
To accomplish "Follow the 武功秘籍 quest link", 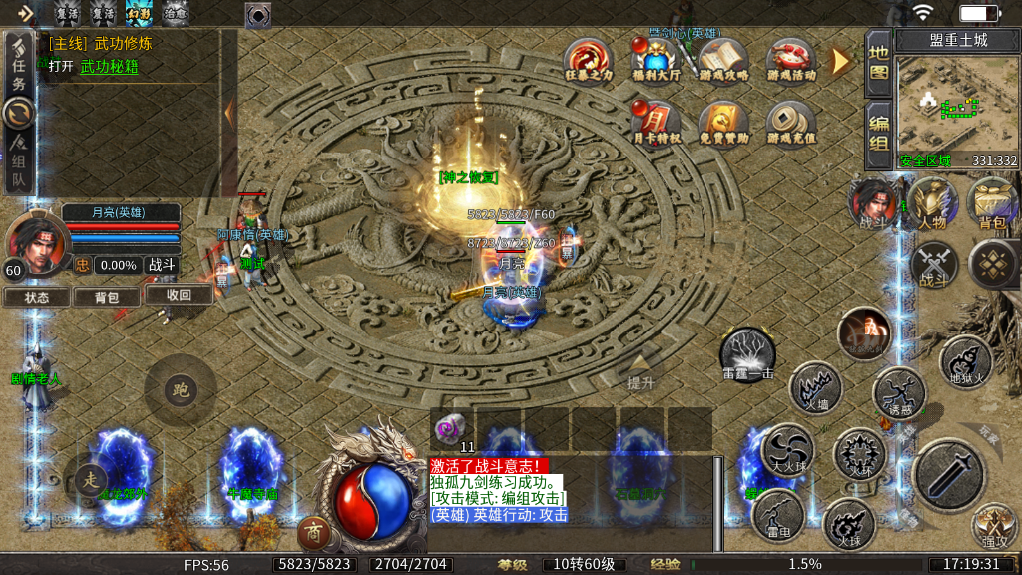I will click(109, 67).
